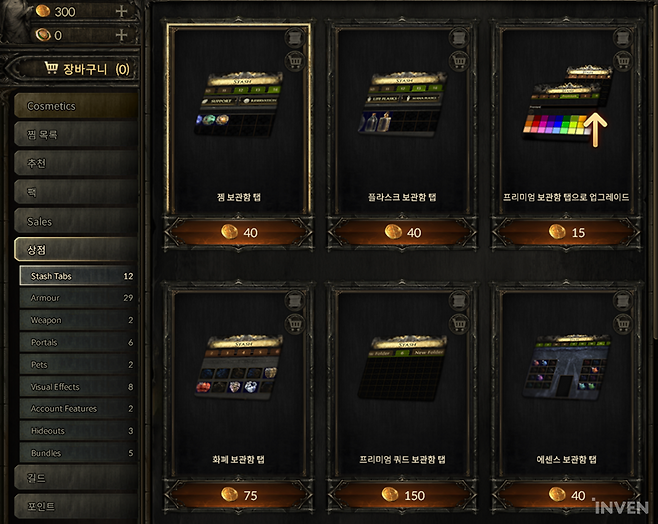Show the Armour subcategory
This screenshot has height=524, width=658.
click(77, 298)
